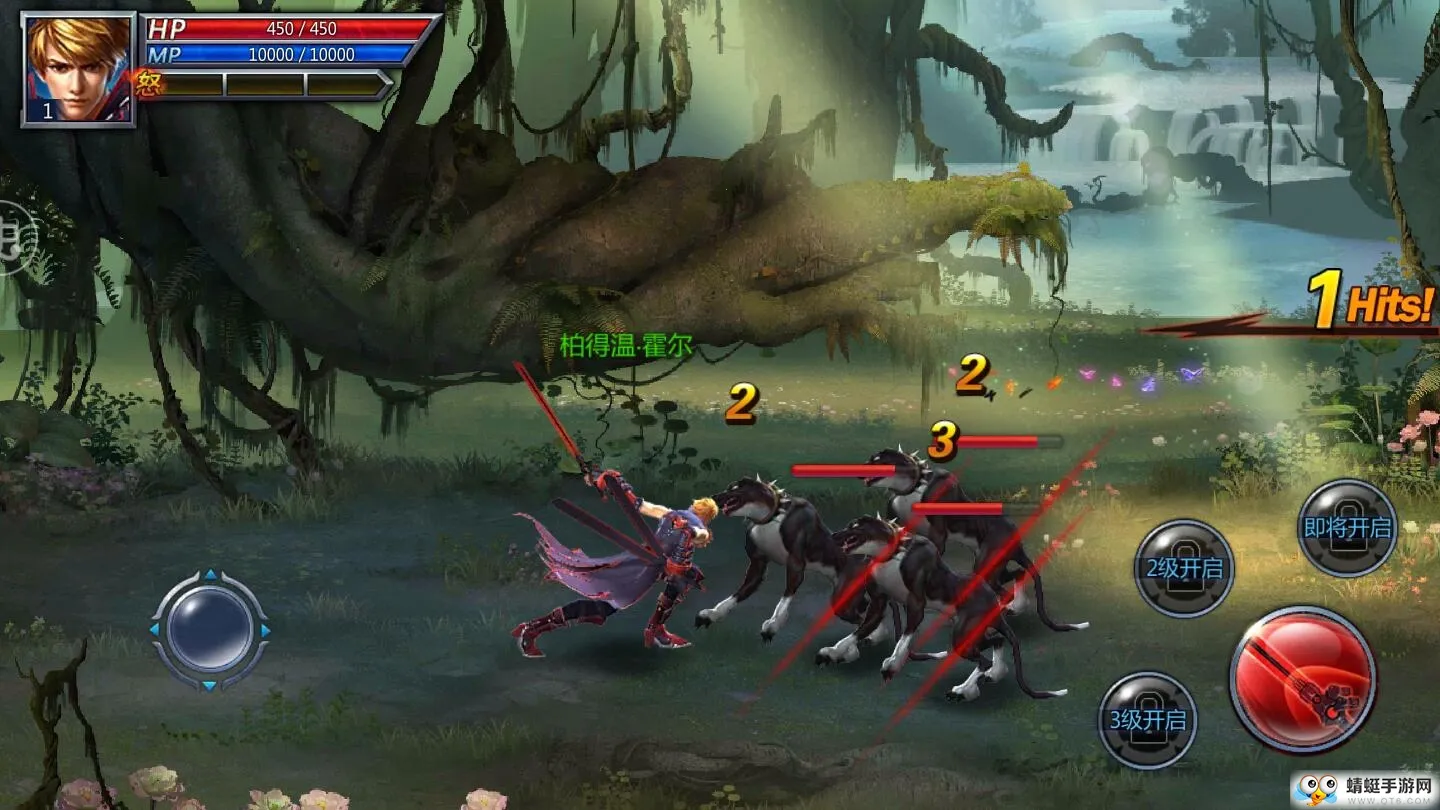Select the locked 3级开启 skill button
Viewport: 1440px width, 810px height.
1148,720
